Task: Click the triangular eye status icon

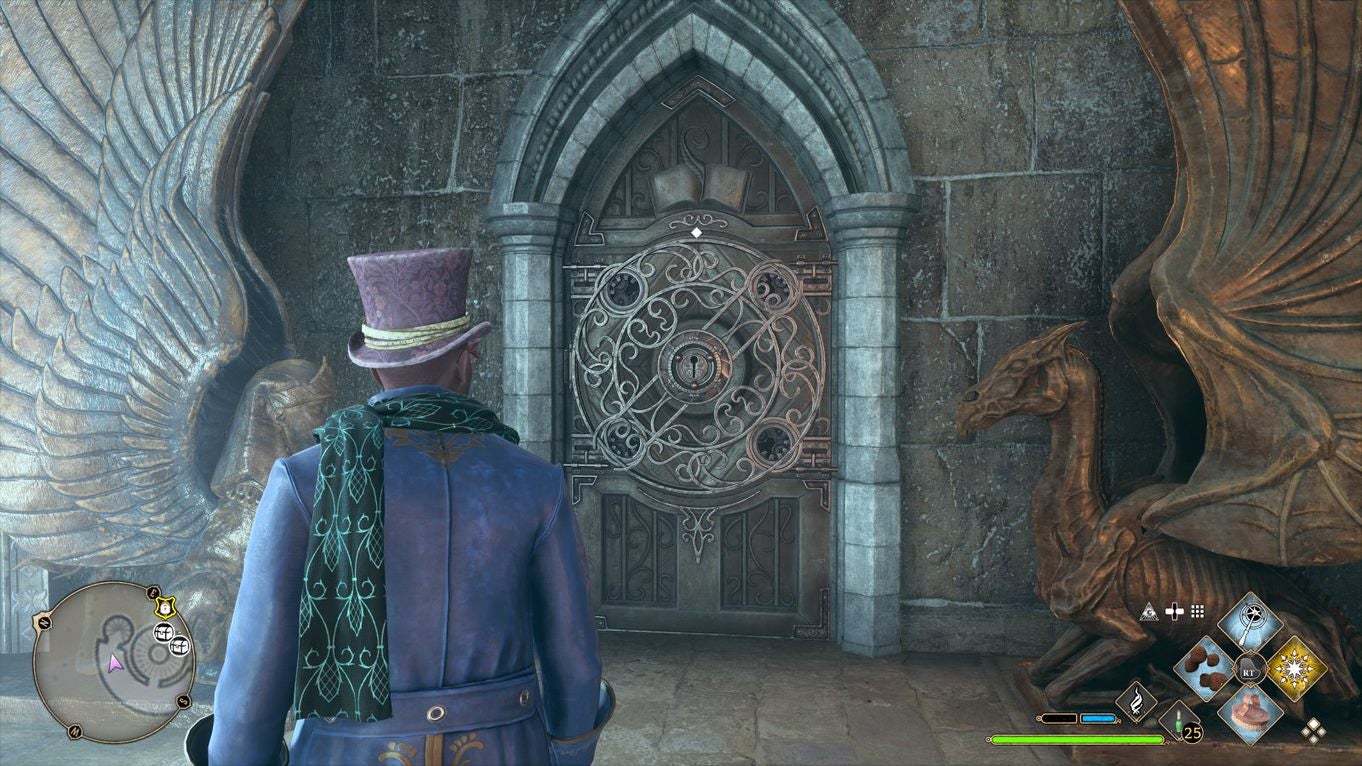Action: pos(1150,613)
